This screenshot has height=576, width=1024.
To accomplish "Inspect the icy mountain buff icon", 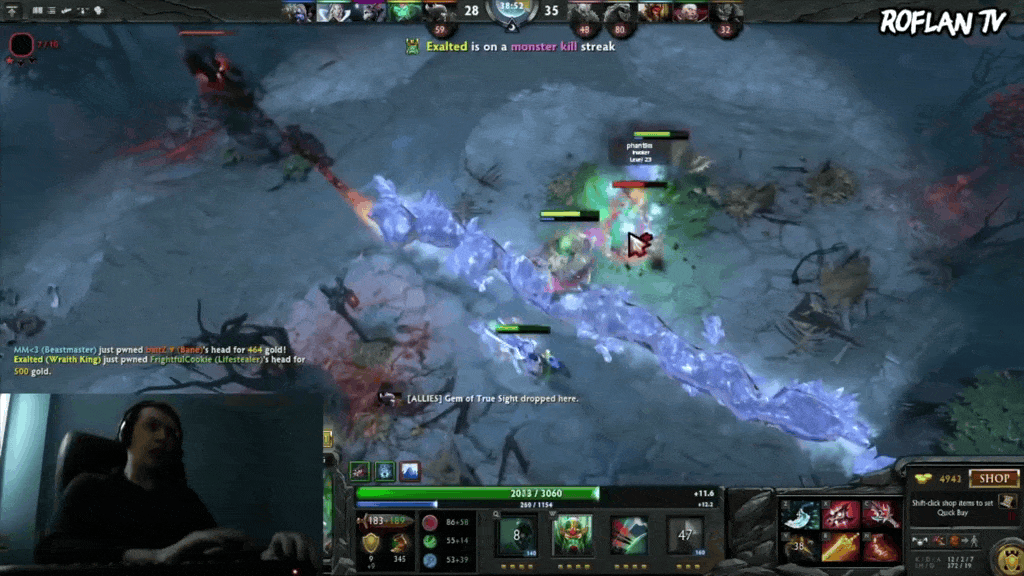I will [410, 470].
